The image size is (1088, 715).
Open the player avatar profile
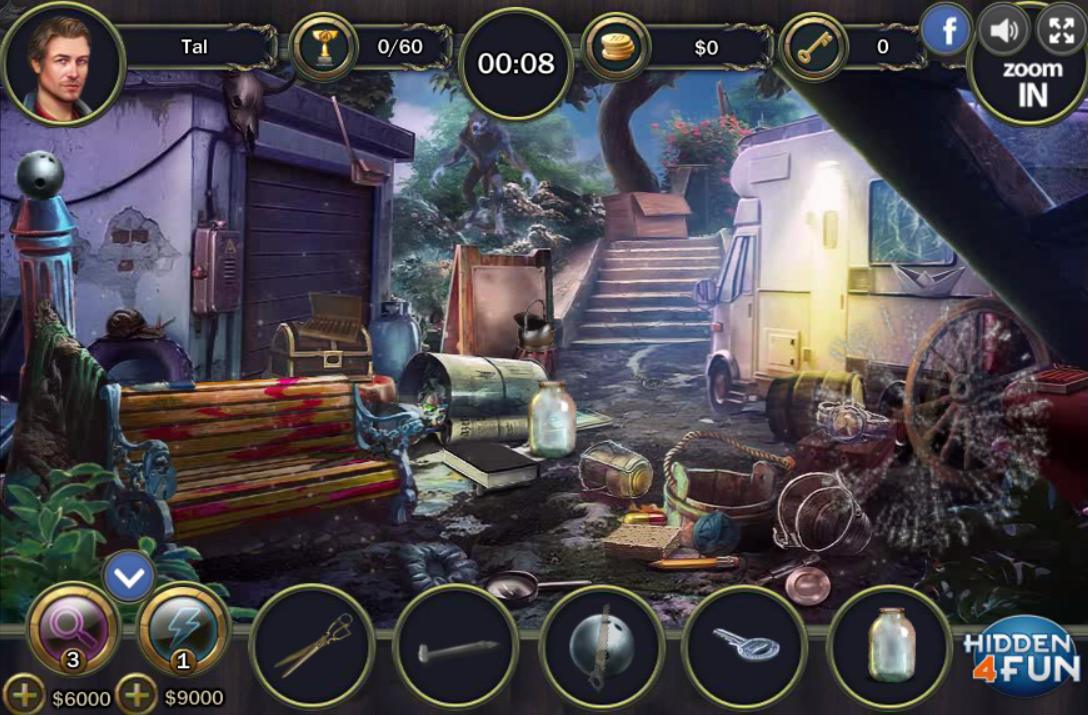(x=64, y=64)
